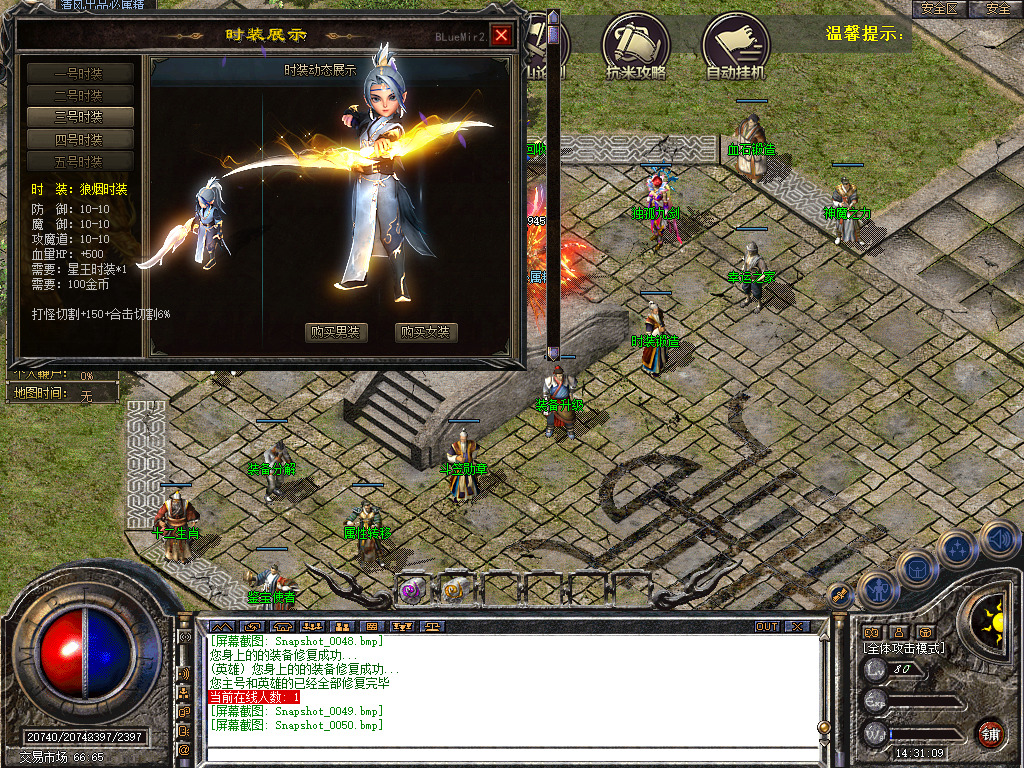Click 购买女装 to buy female outfit
The height and width of the screenshot is (768, 1024).
[x=426, y=333]
